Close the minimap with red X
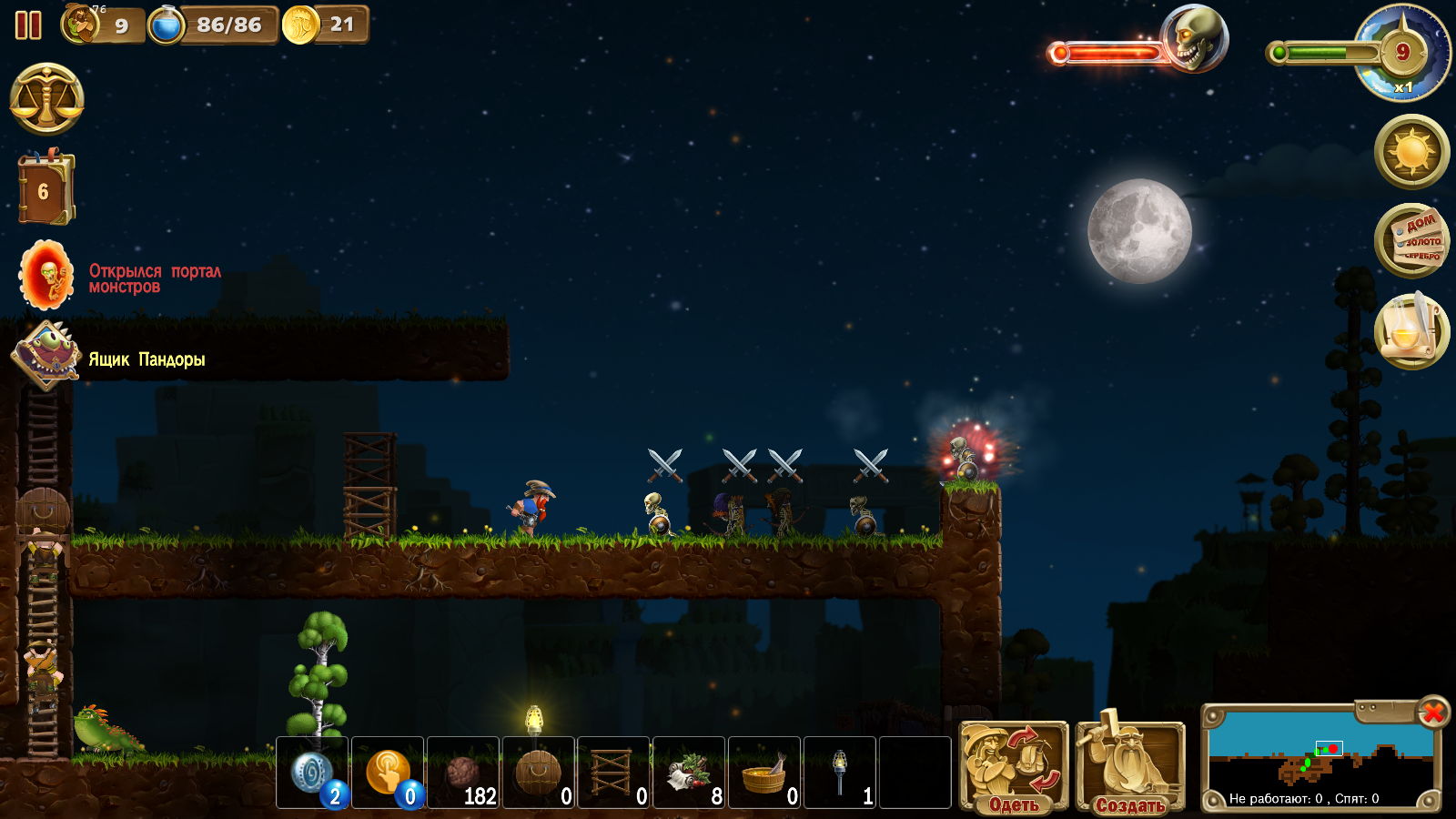The width and height of the screenshot is (1456, 819). 1433,712
